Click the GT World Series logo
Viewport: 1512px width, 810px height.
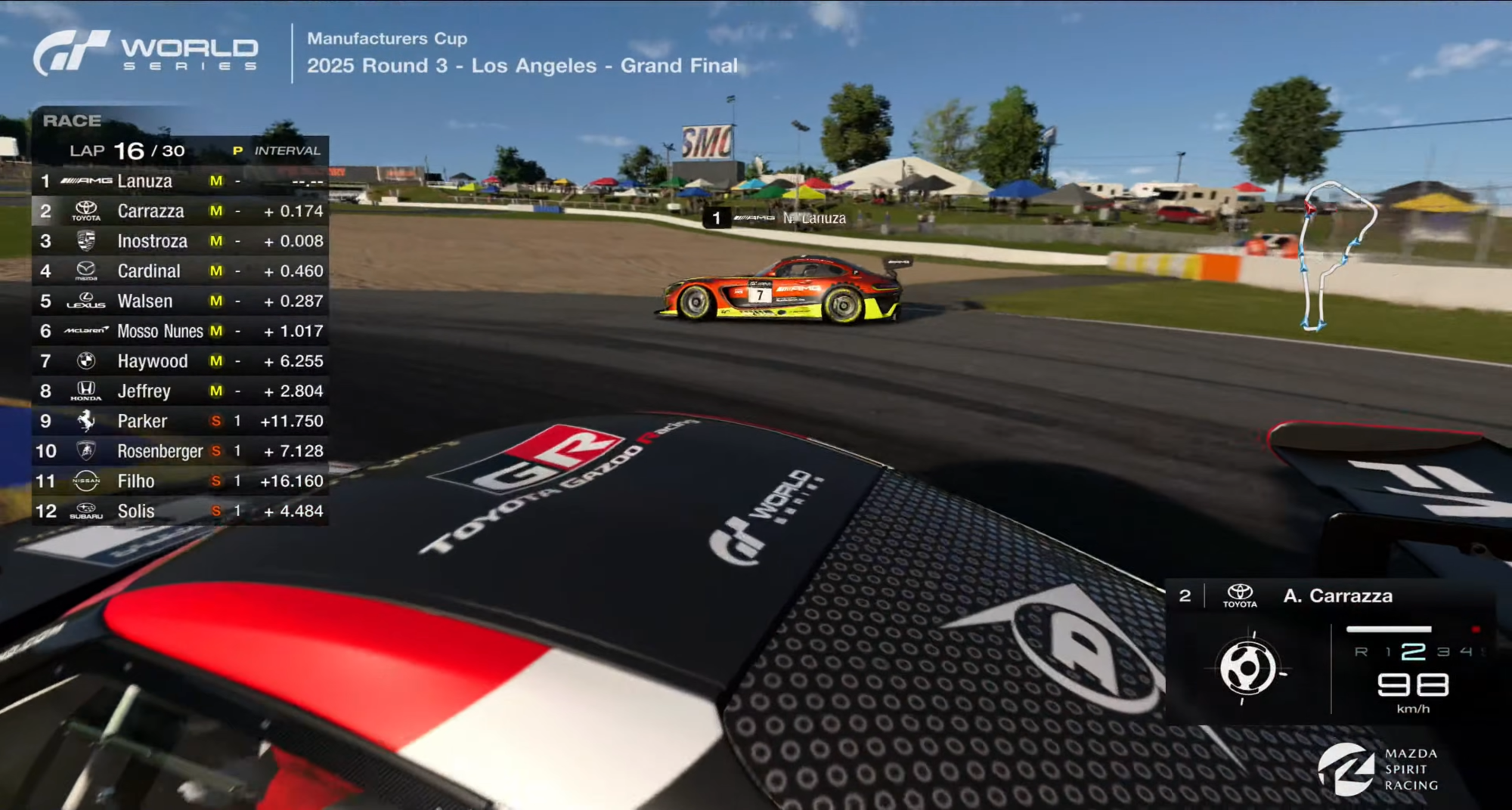[x=146, y=53]
